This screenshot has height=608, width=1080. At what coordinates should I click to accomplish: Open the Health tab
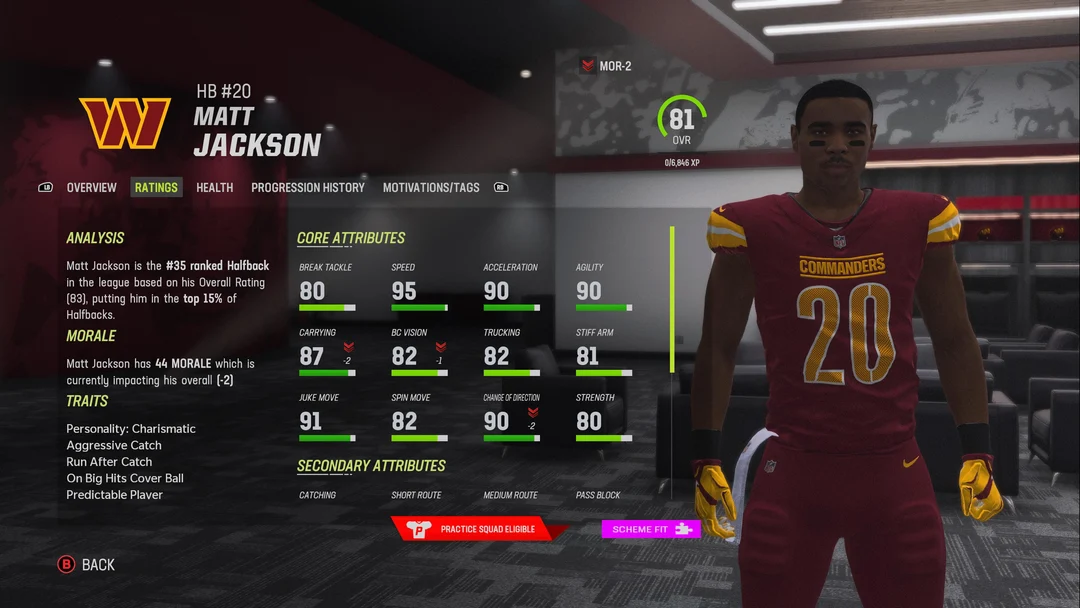click(x=214, y=187)
